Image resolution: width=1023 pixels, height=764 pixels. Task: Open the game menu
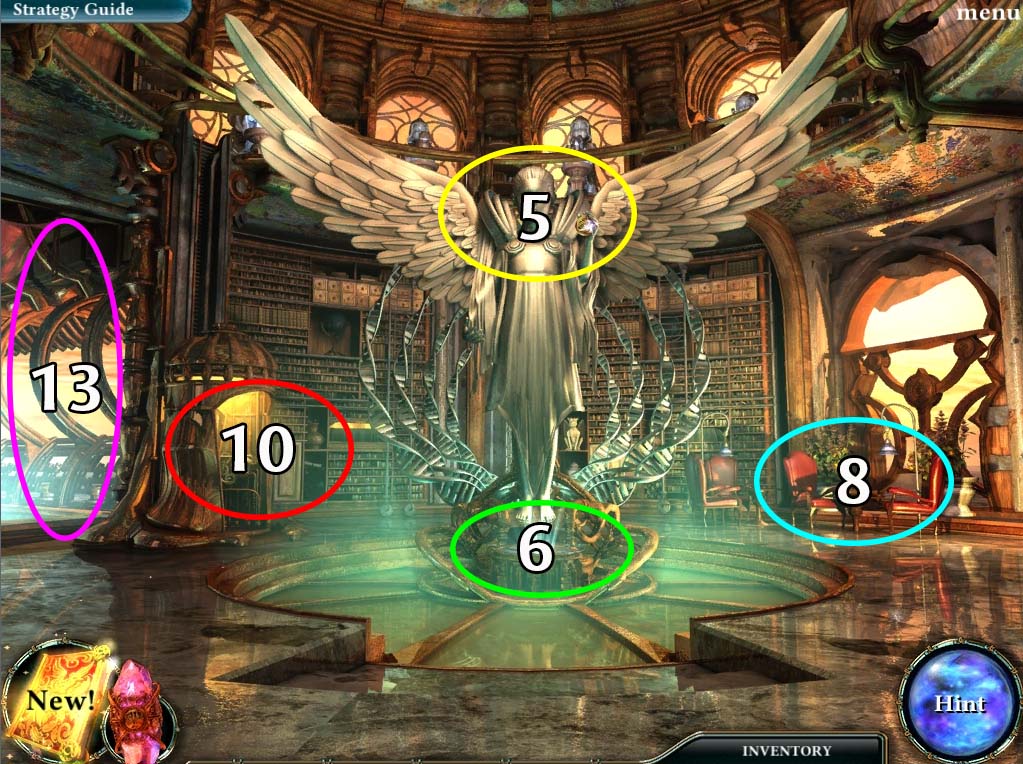click(x=987, y=13)
